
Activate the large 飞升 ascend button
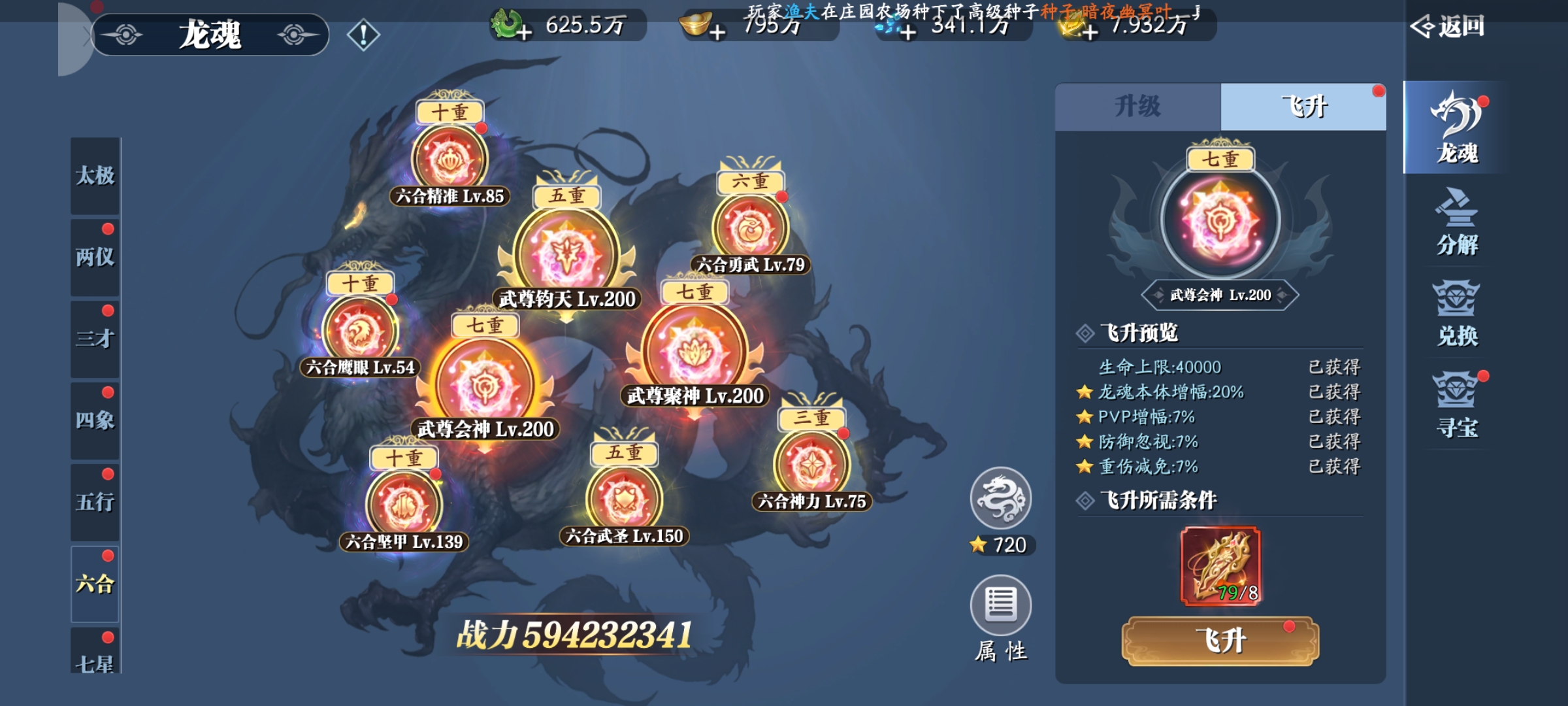coord(1220,641)
